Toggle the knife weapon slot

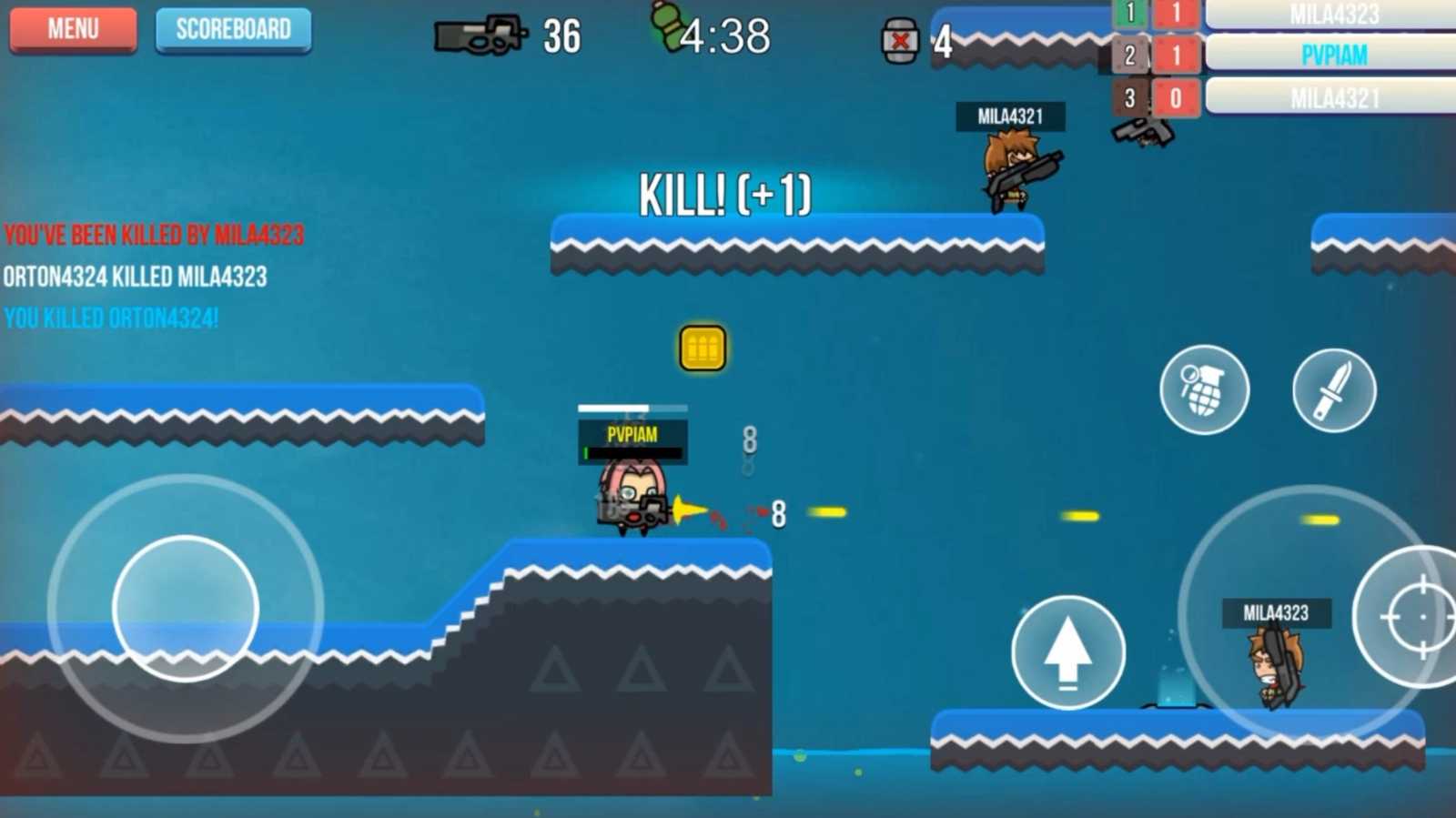(1333, 389)
